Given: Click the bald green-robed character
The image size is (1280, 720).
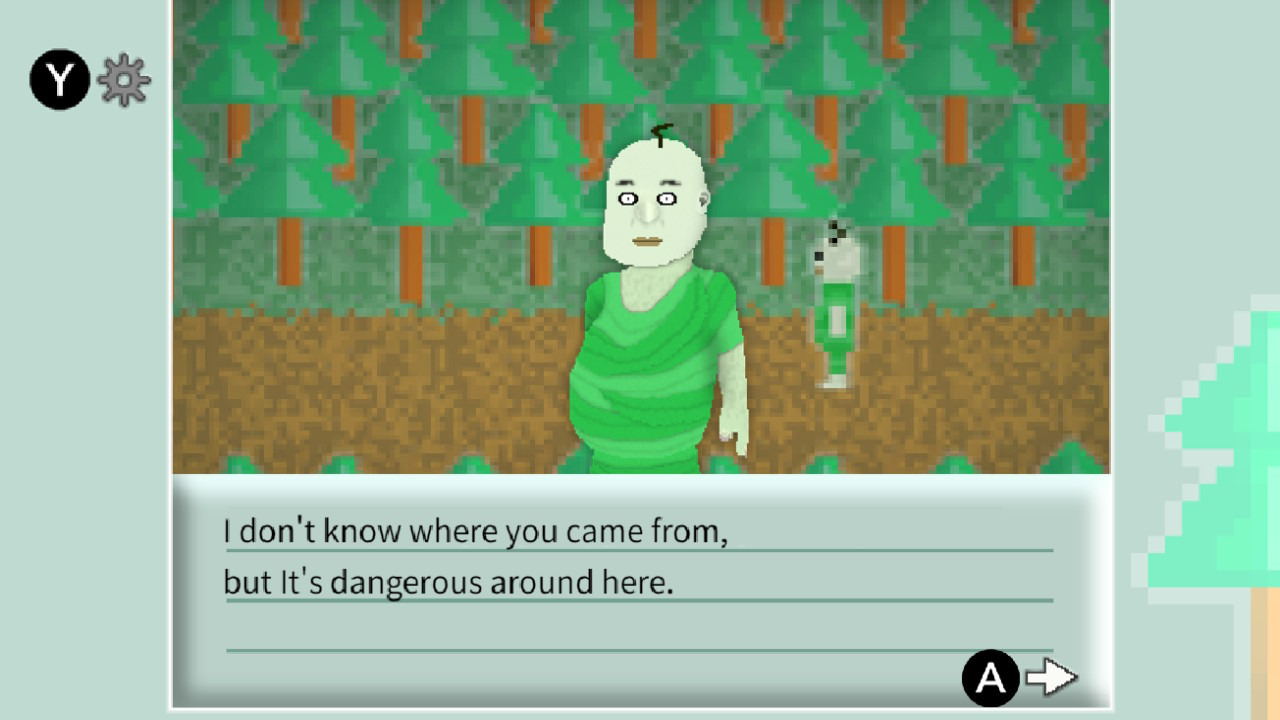Looking at the screenshot, I should (650, 300).
